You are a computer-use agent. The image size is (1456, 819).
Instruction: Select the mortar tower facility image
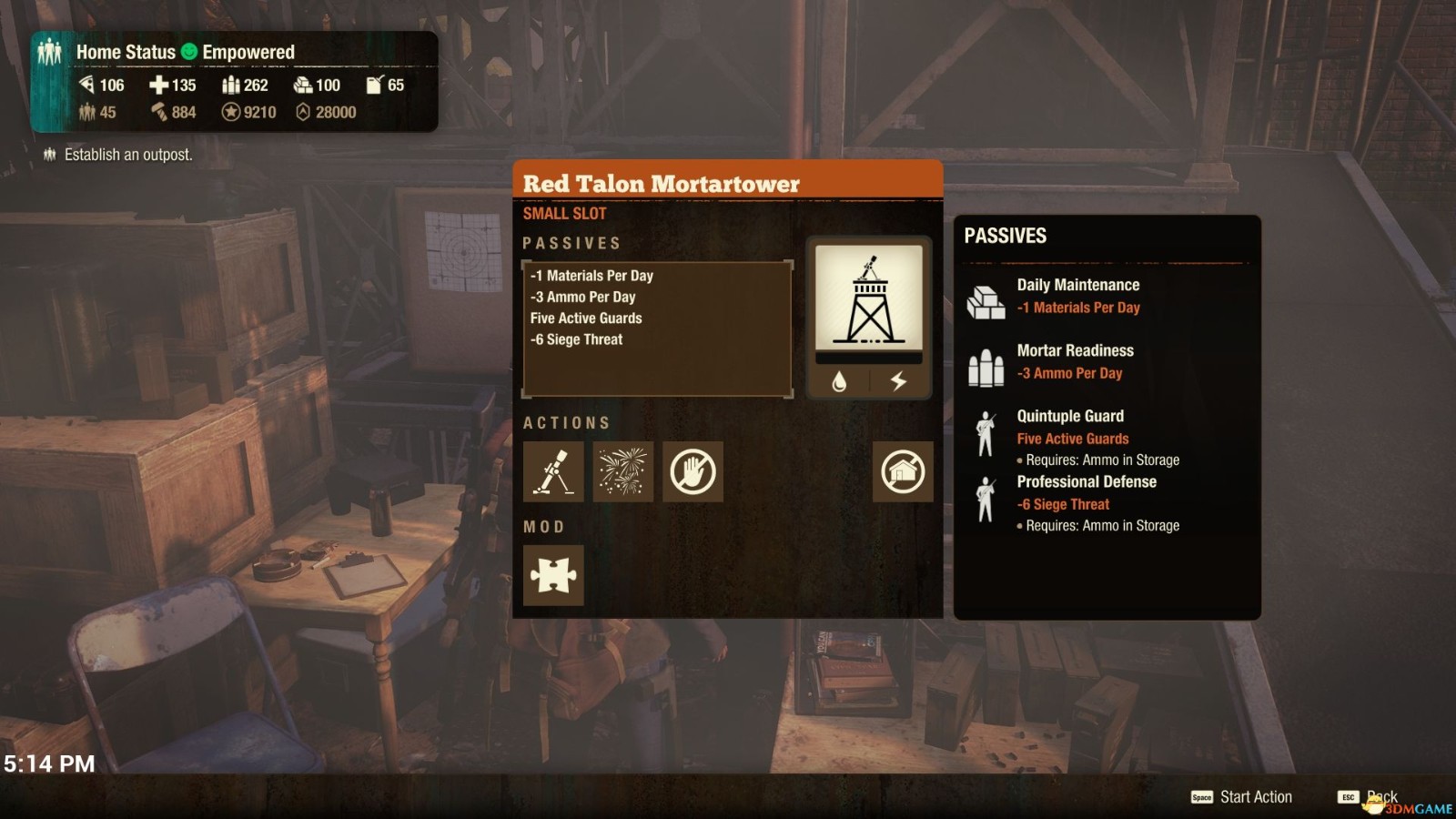click(x=869, y=298)
